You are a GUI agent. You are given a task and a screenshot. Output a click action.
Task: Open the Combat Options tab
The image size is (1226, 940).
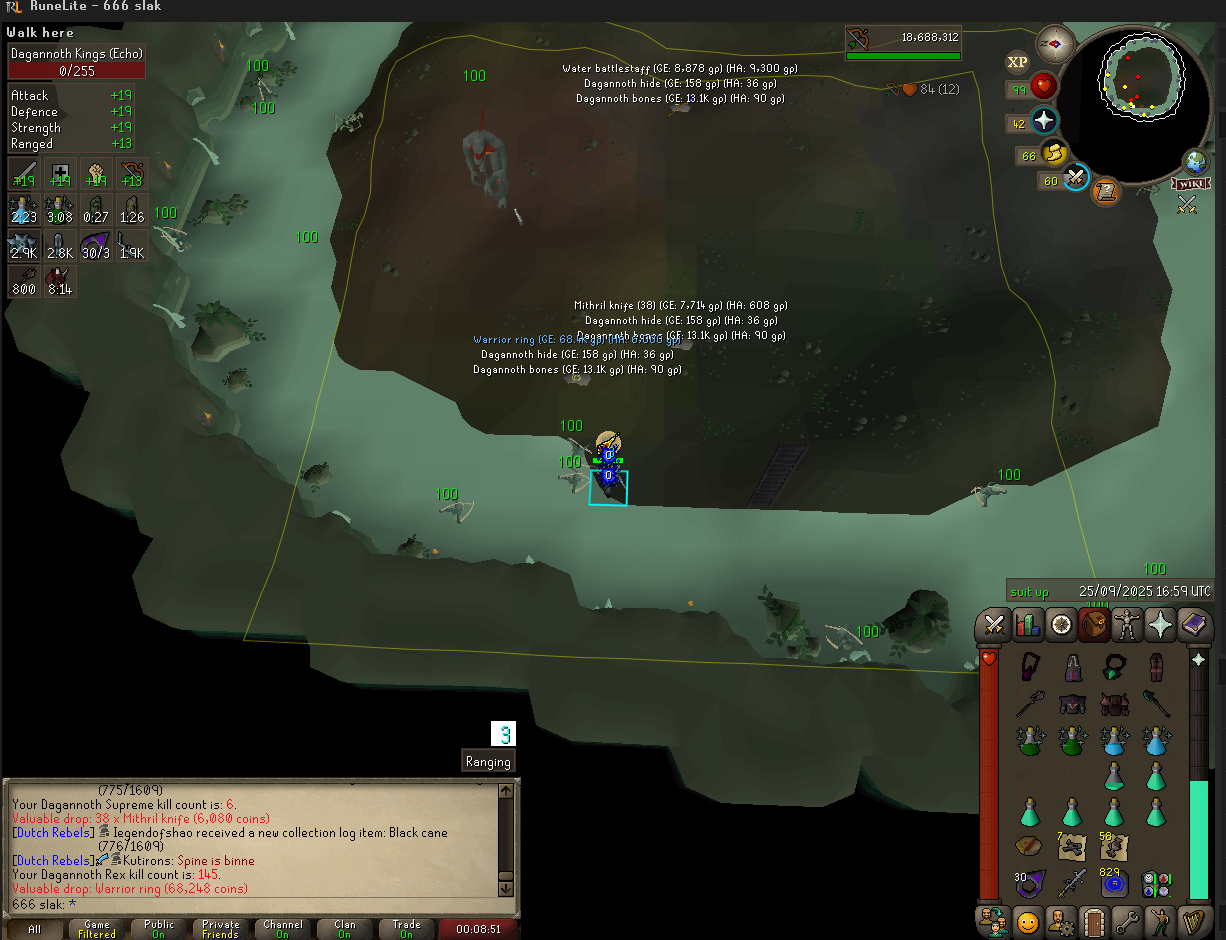click(x=994, y=625)
